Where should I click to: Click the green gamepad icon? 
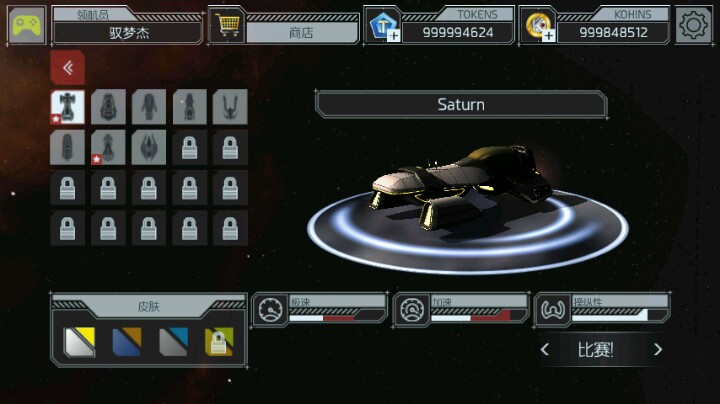click(27, 25)
